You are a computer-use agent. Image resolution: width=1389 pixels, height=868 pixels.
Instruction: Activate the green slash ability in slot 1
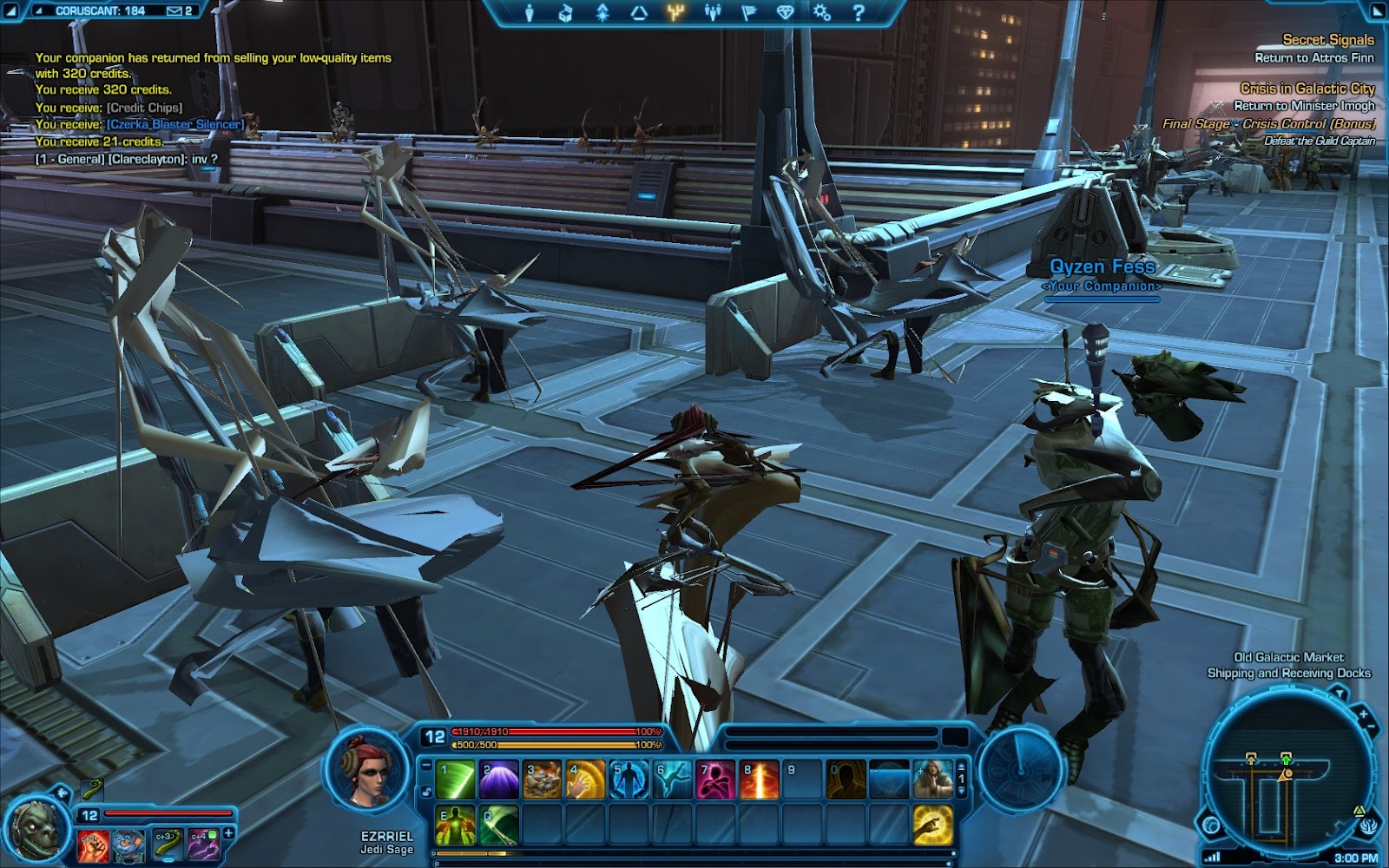(x=456, y=779)
